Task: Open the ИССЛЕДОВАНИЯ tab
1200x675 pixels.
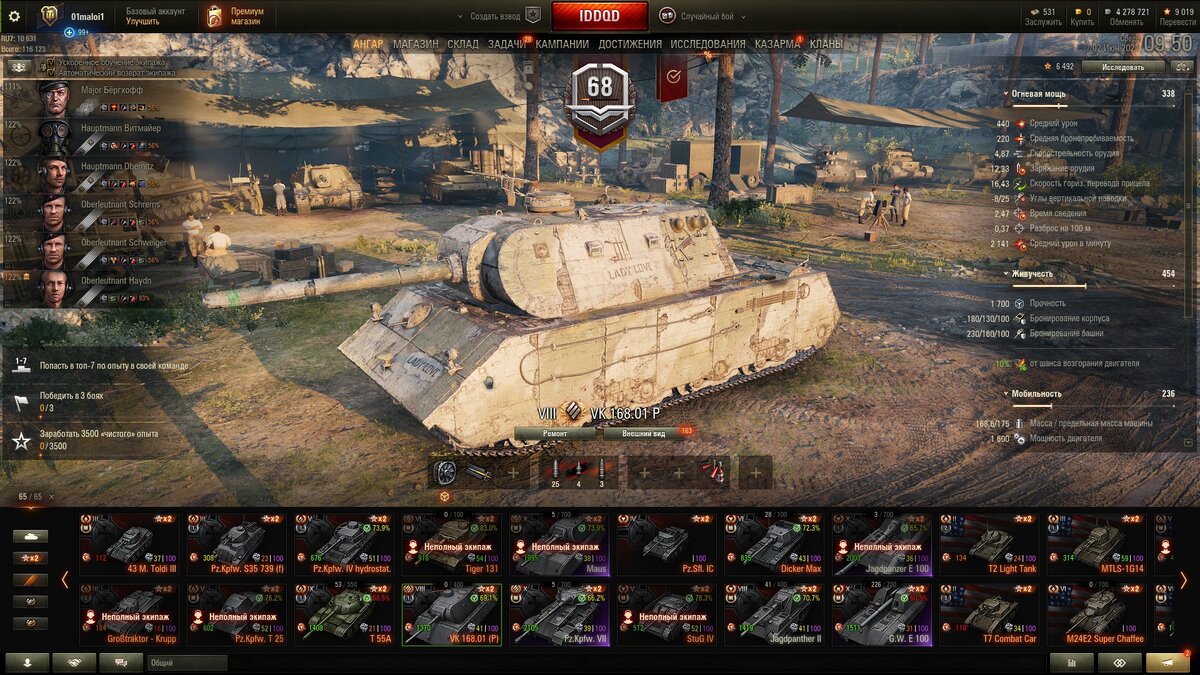Action: click(x=707, y=44)
